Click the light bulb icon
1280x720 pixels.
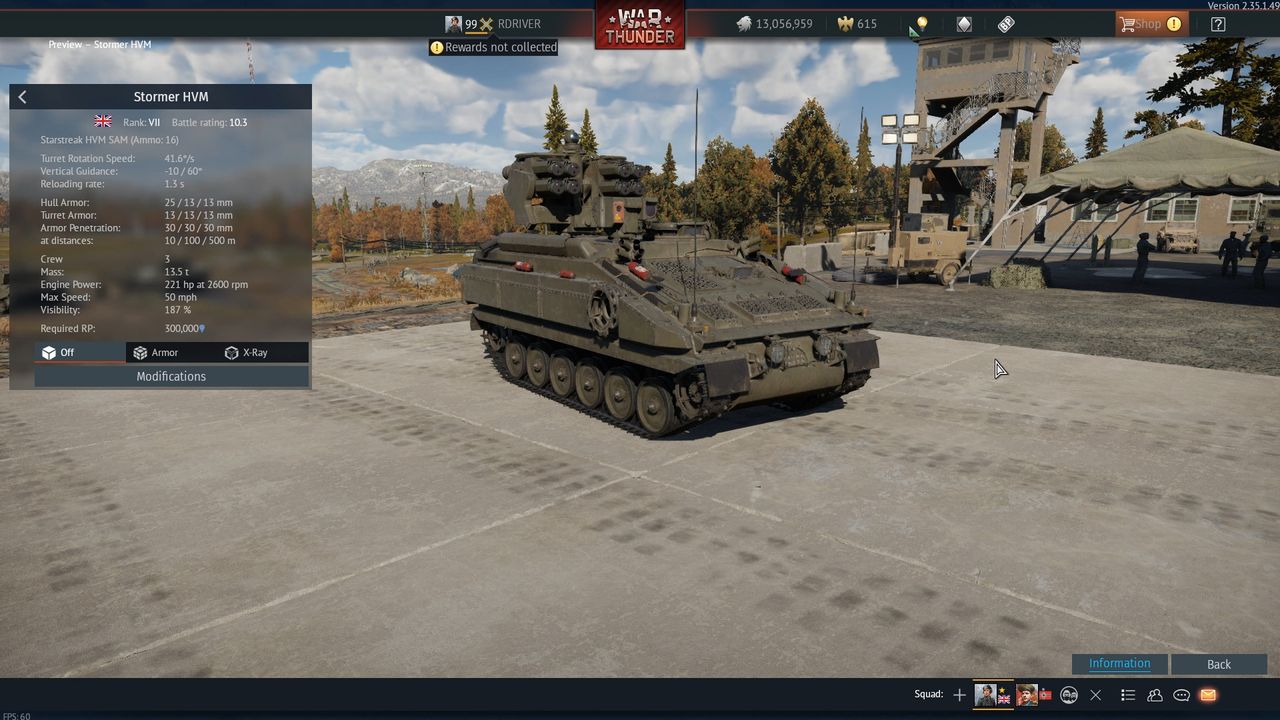(x=921, y=24)
